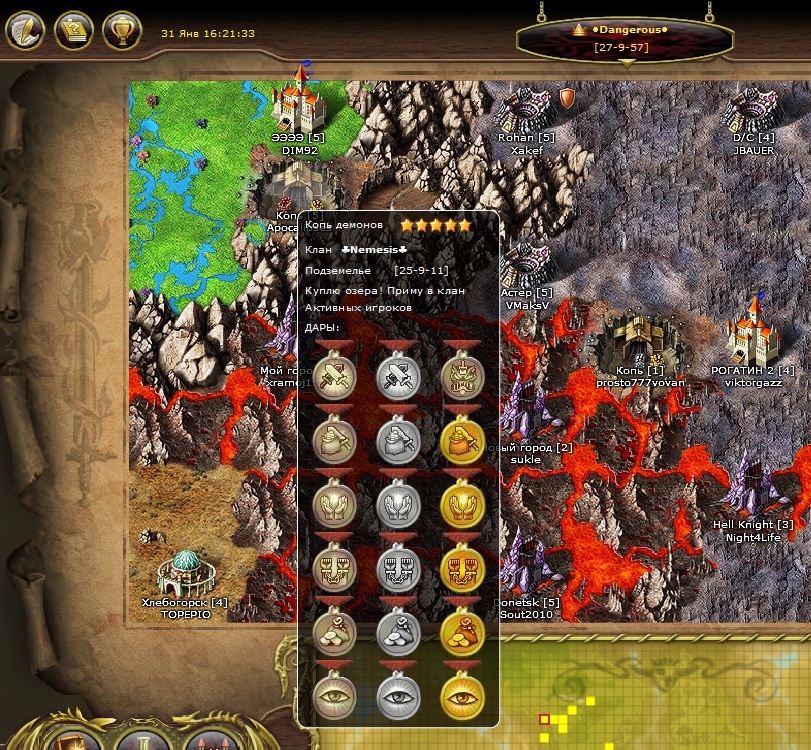Select the gold eye medal
This screenshot has height=750, width=811.
(462, 698)
